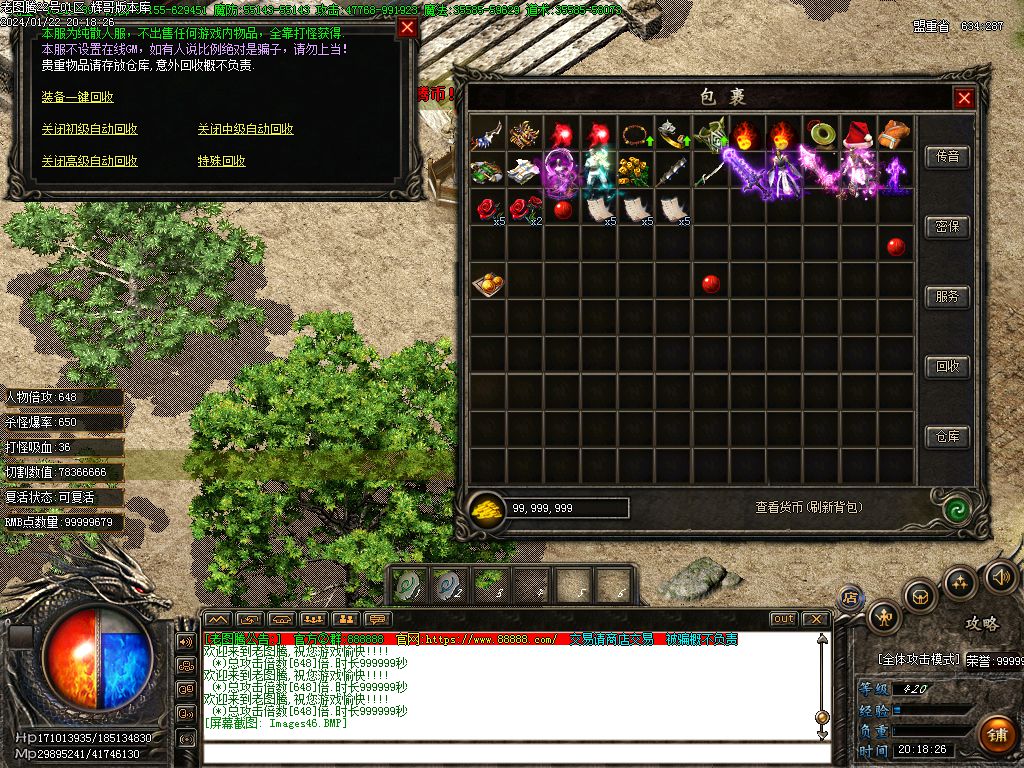This screenshot has height=768, width=1024.
Task: Close the chat box with X
Action: click(815, 619)
